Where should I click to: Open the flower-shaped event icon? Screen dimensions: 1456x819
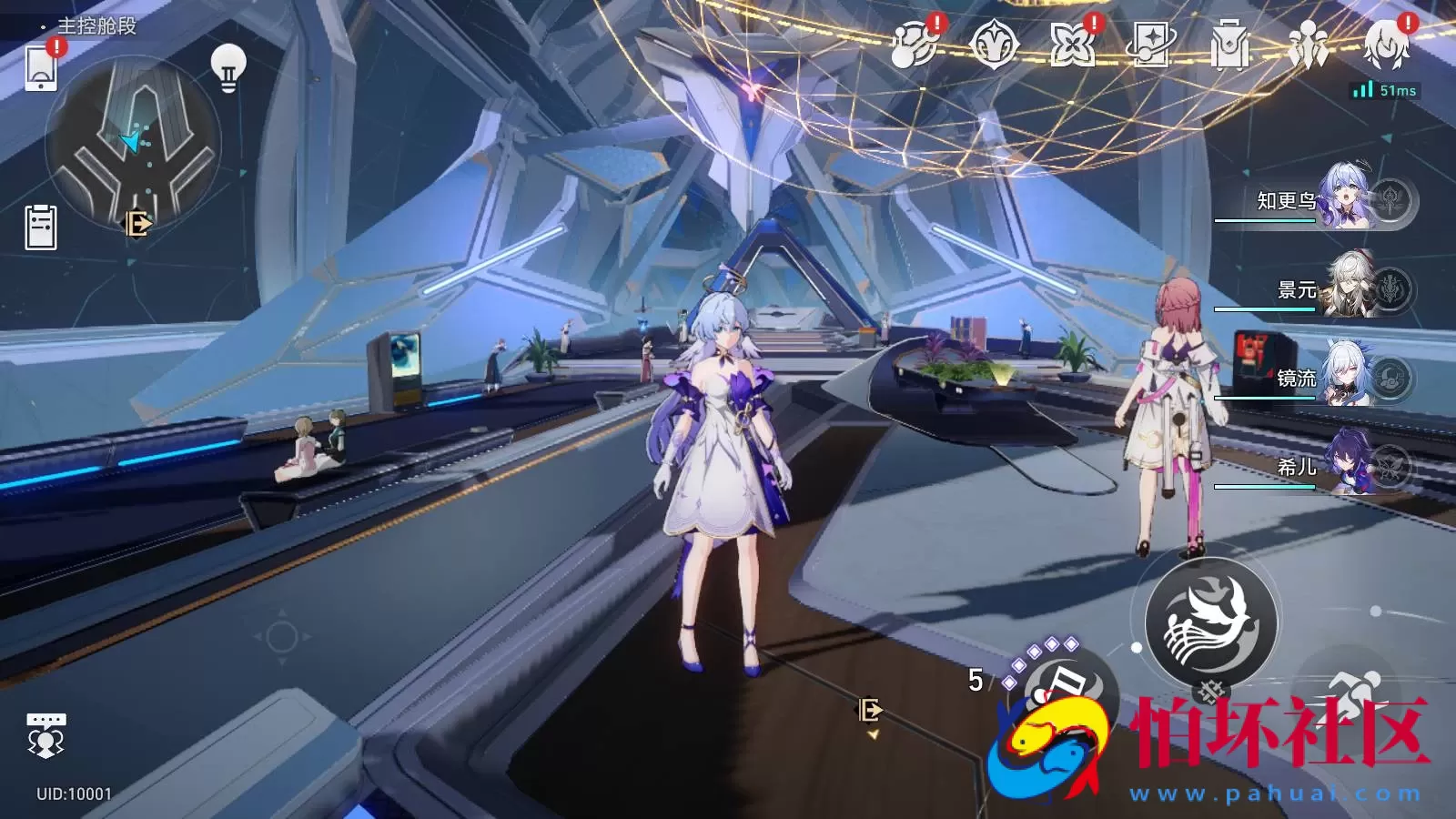pyautogui.click(x=1072, y=44)
